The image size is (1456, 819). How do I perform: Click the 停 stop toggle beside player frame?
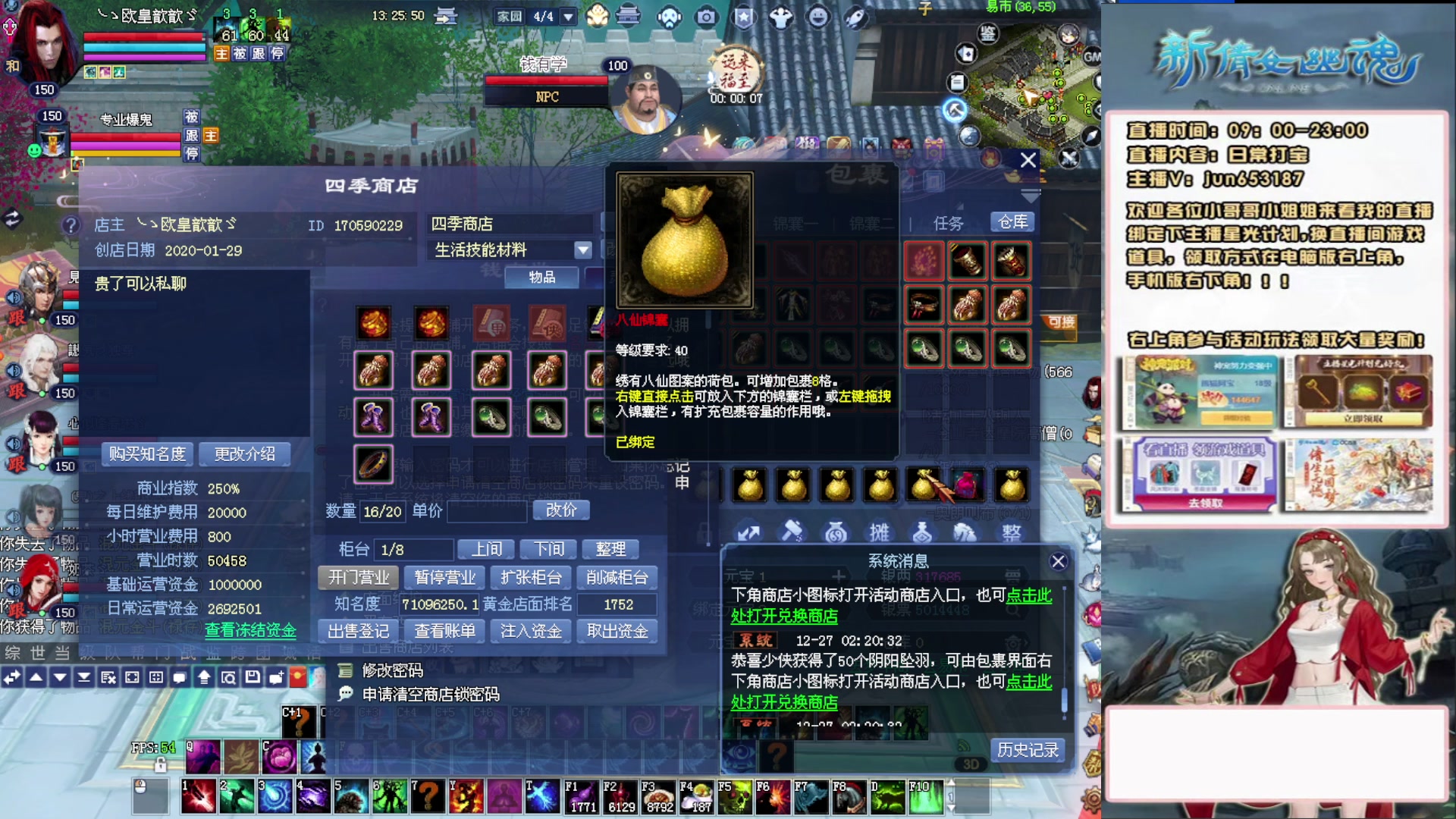click(x=281, y=55)
